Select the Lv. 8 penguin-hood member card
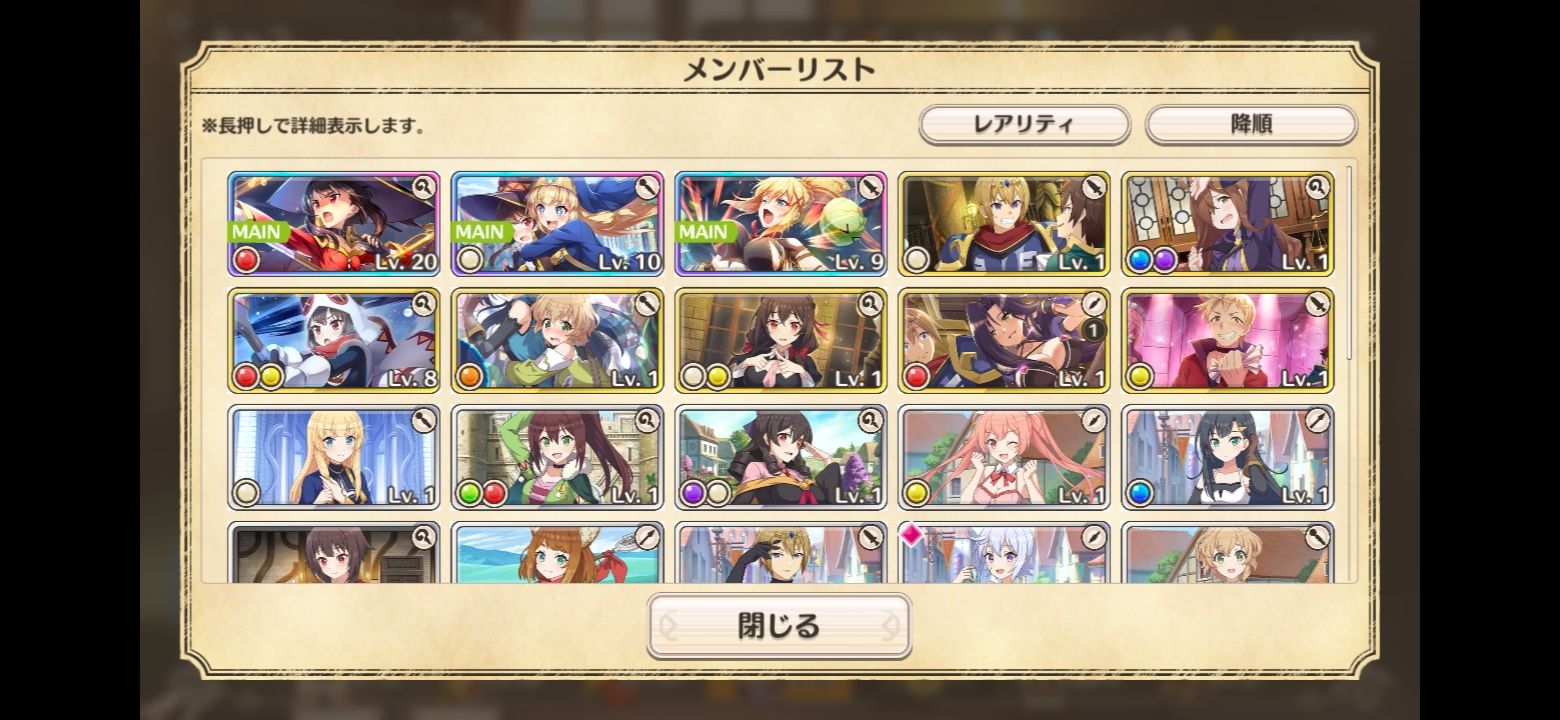Image resolution: width=1560 pixels, height=720 pixels. click(x=334, y=340)
